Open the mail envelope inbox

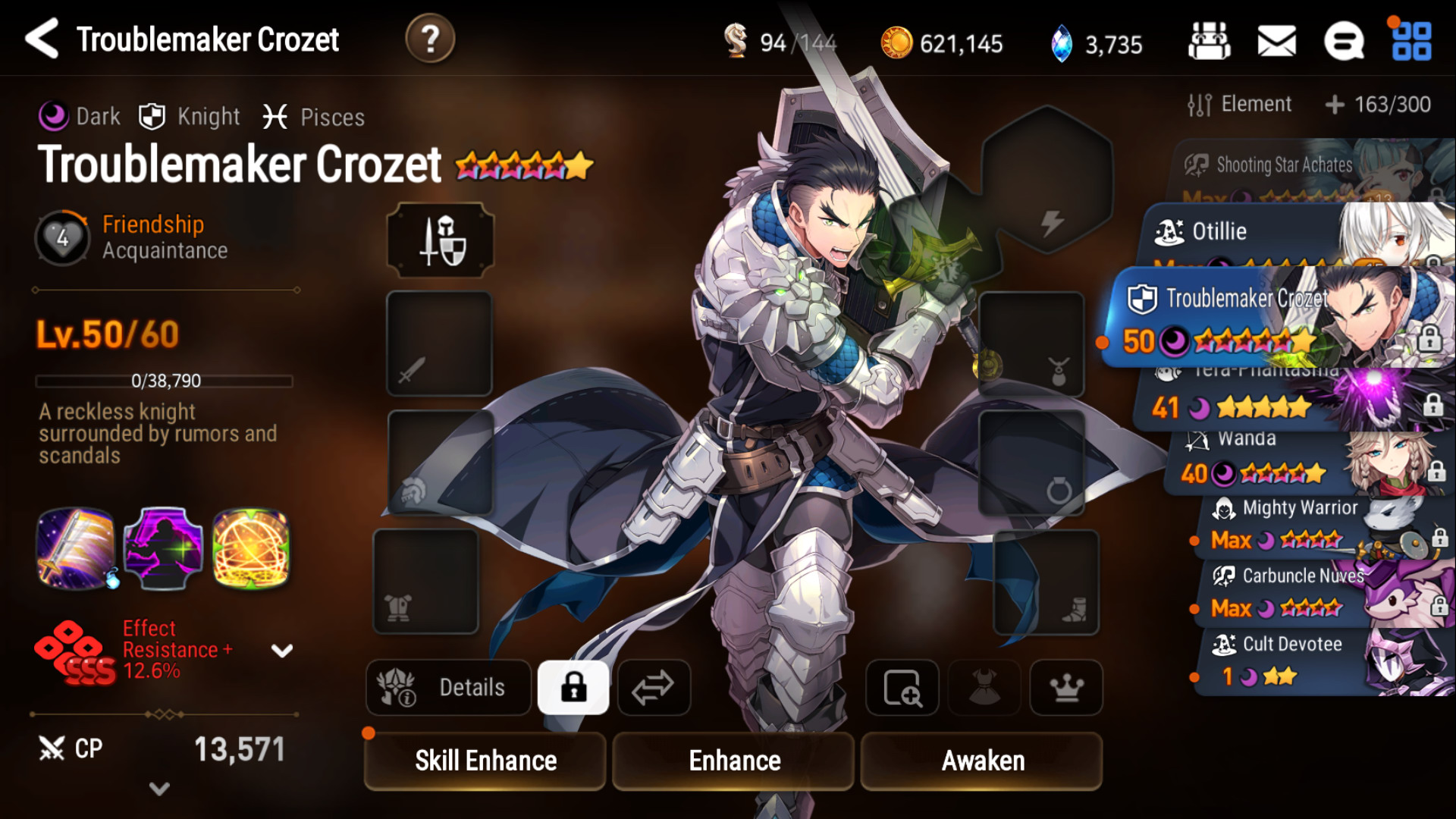pyautogui.click(x=1276, y=41)
